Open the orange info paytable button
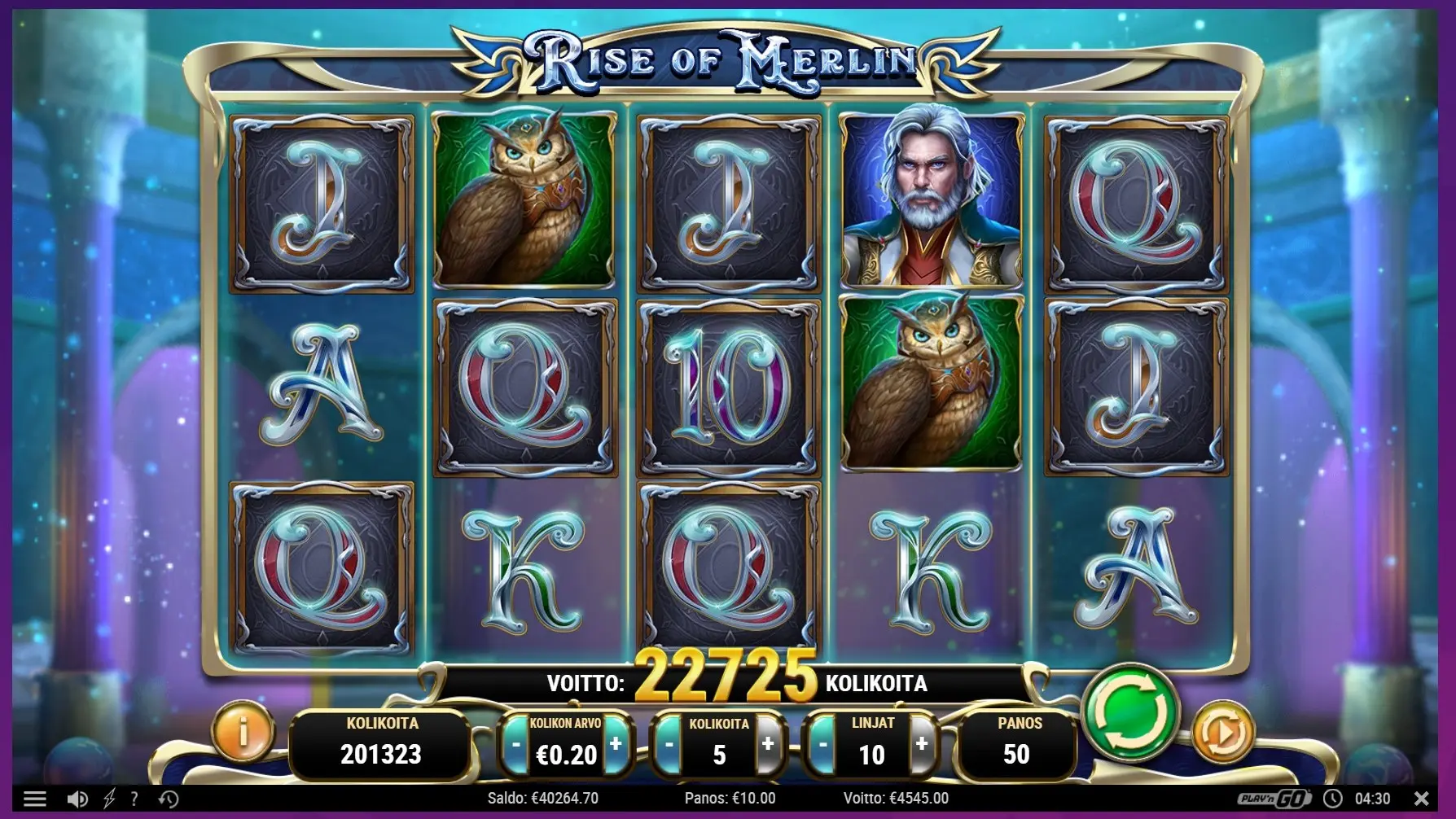Image resolution: width=1456 pixels, height=819 pixels. [243, 731]
